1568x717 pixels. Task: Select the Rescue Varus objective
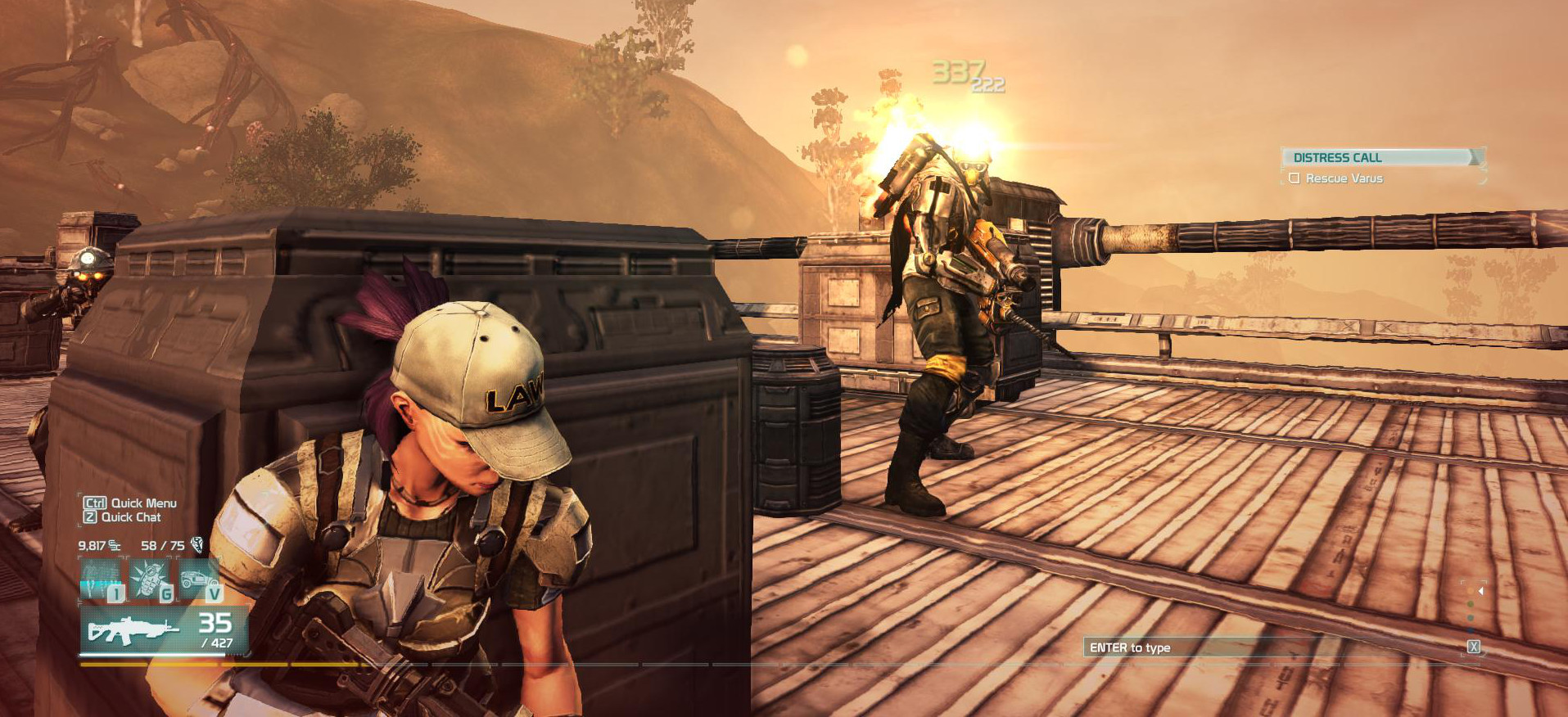(x=1344, y=178)
